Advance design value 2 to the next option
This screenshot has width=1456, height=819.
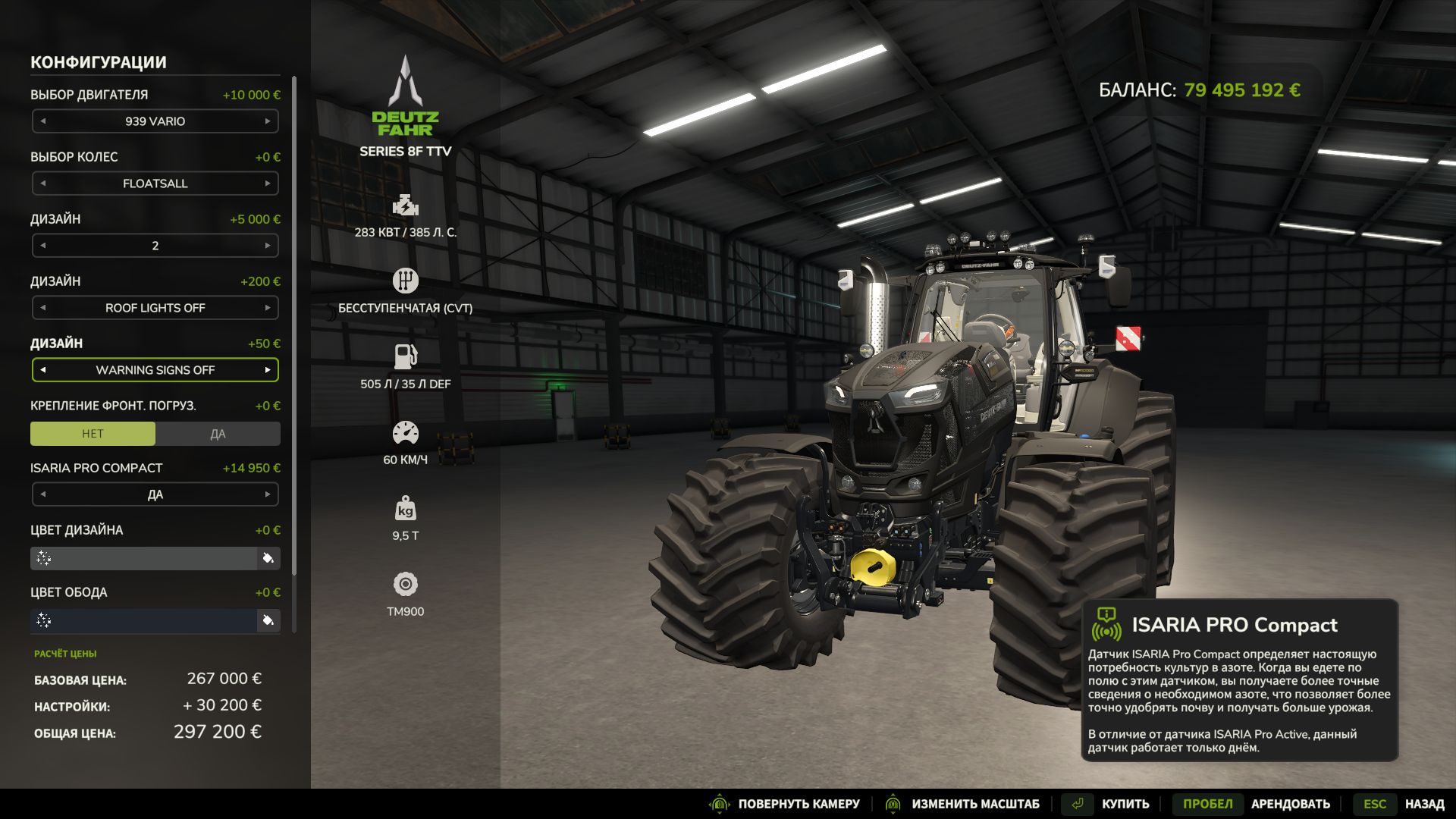[267, 246]
